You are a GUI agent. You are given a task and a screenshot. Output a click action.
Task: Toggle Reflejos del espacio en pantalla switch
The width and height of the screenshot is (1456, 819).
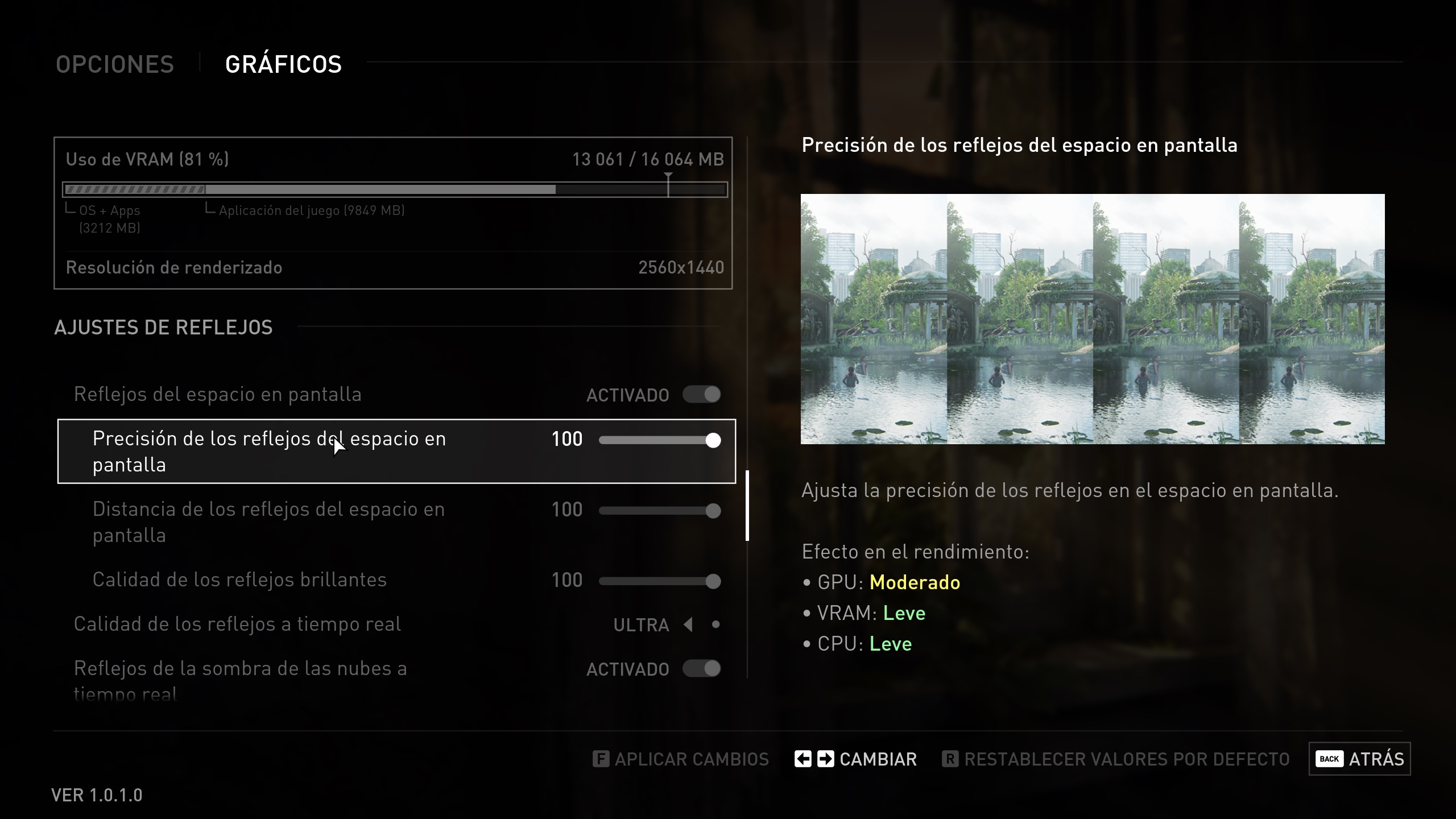[702, 395]
